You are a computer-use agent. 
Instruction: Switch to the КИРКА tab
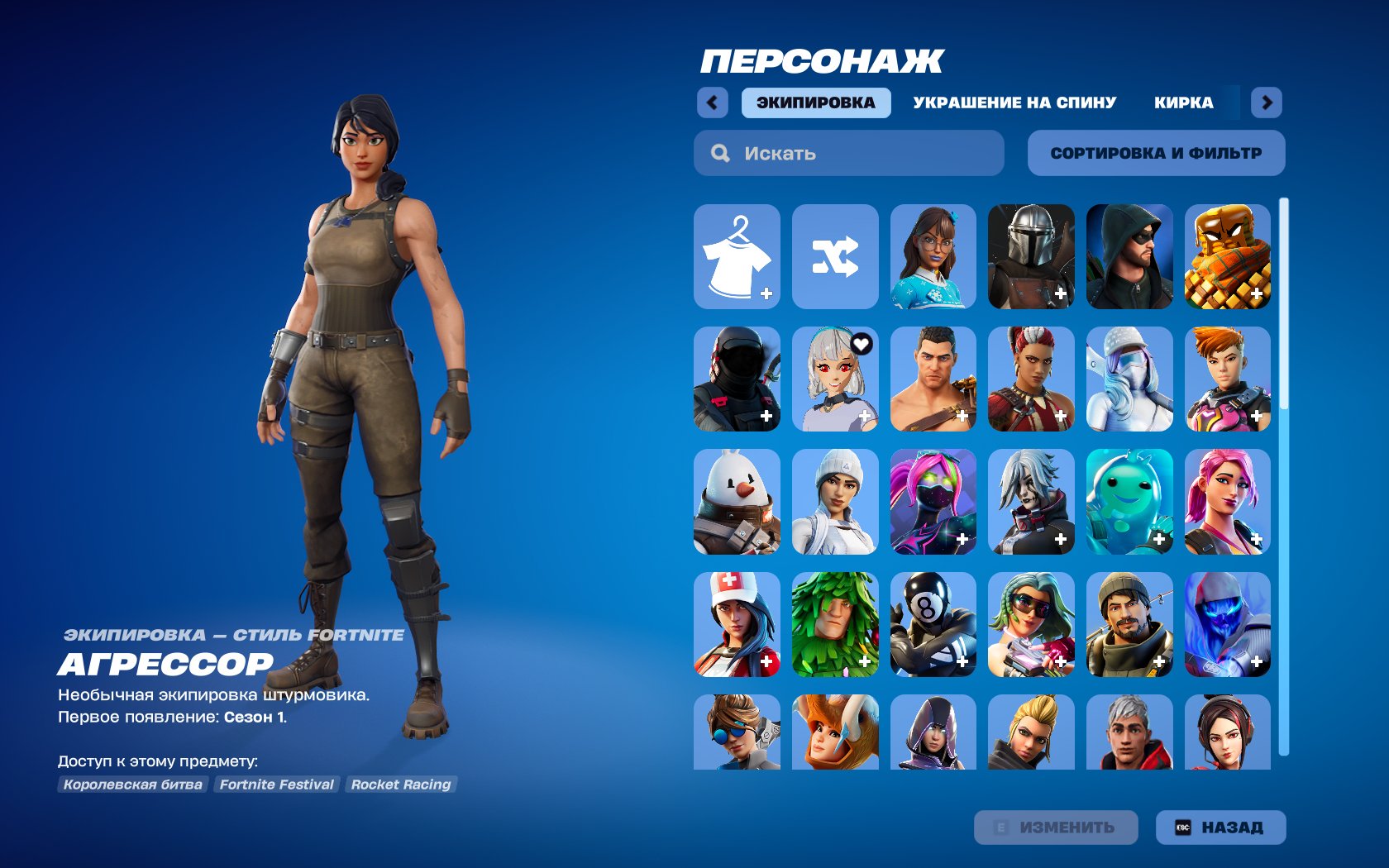tap(1184, 103)
